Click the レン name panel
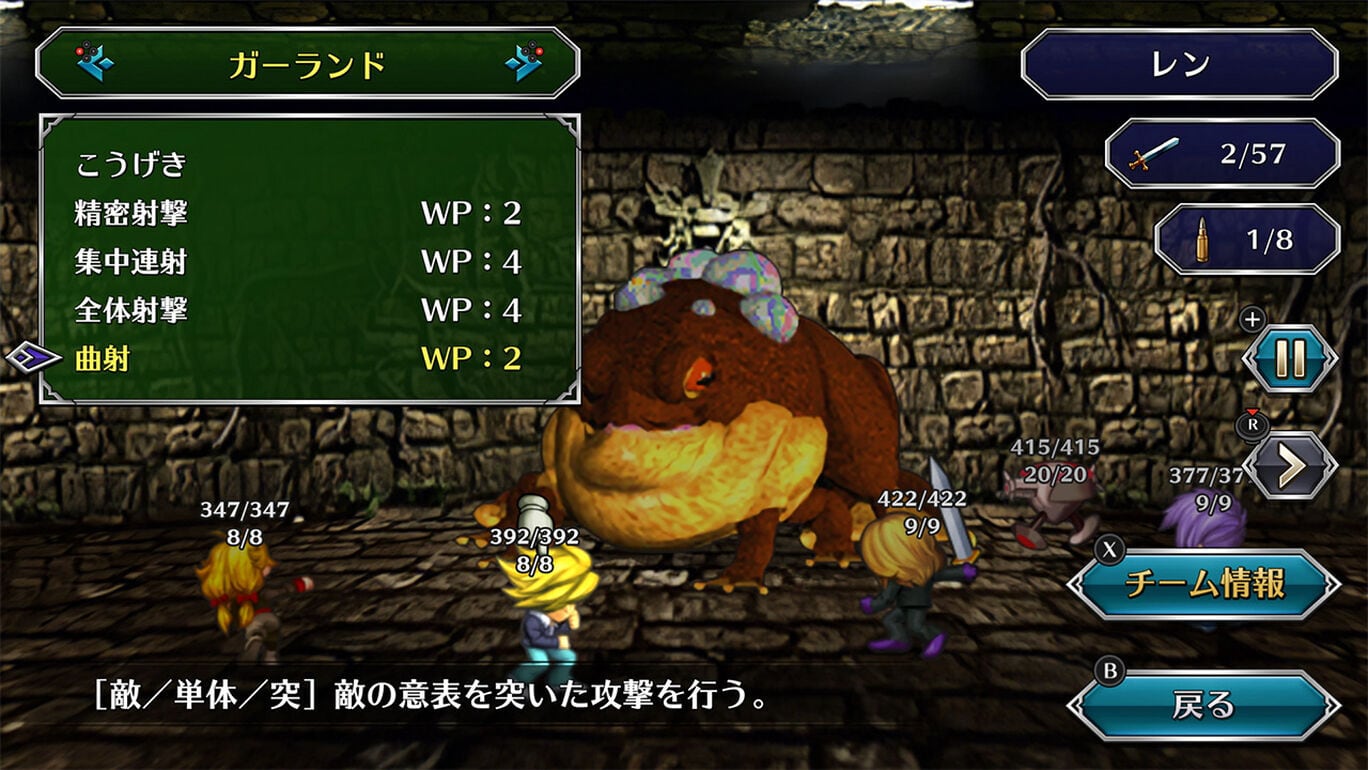This screenshot has width=1368, height=770. (1179, 64)
